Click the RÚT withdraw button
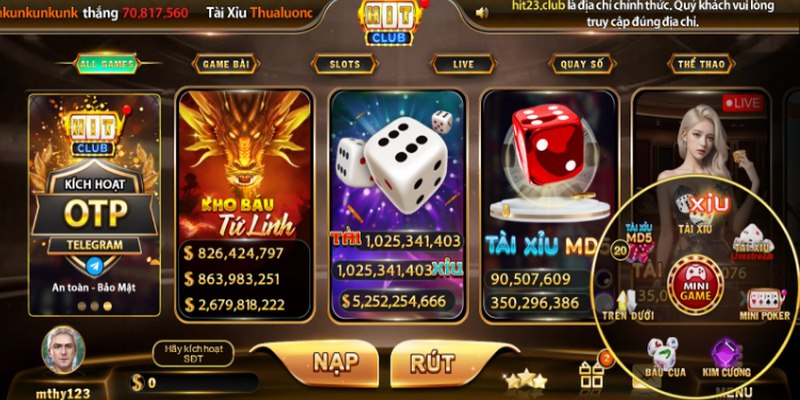This screenshot has width=800, height=400. point(432,361)
